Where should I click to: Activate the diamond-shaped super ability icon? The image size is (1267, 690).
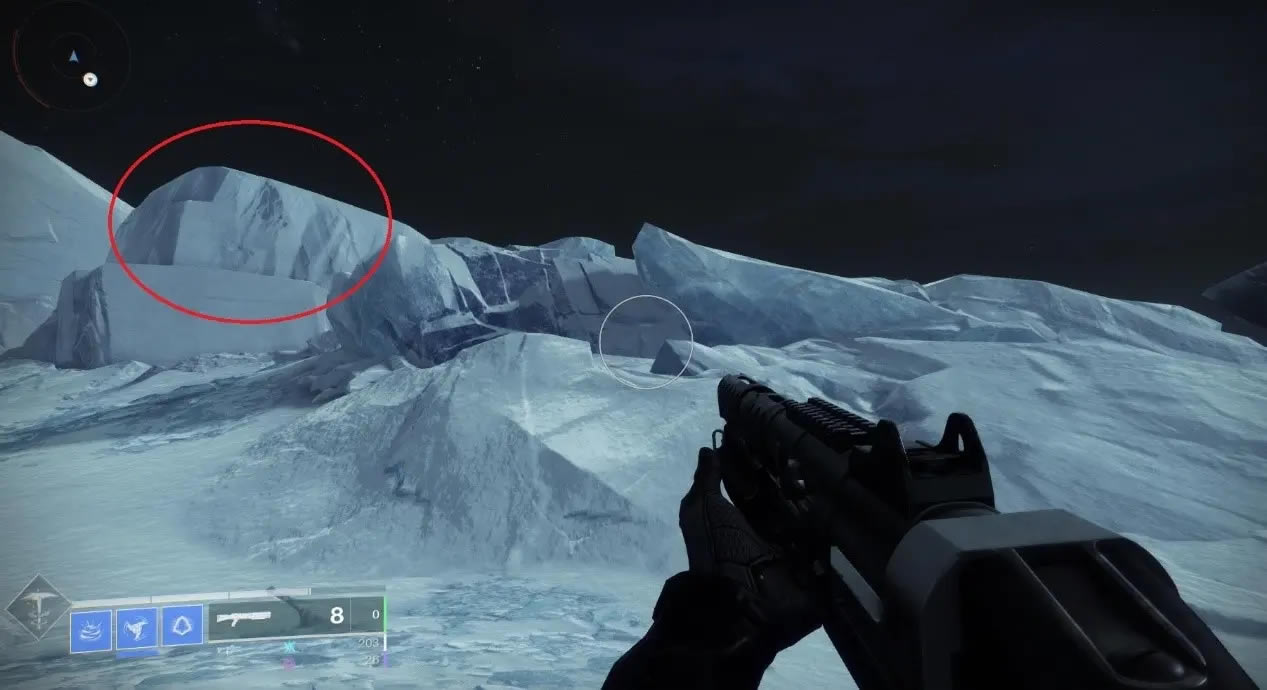[38, 607]
